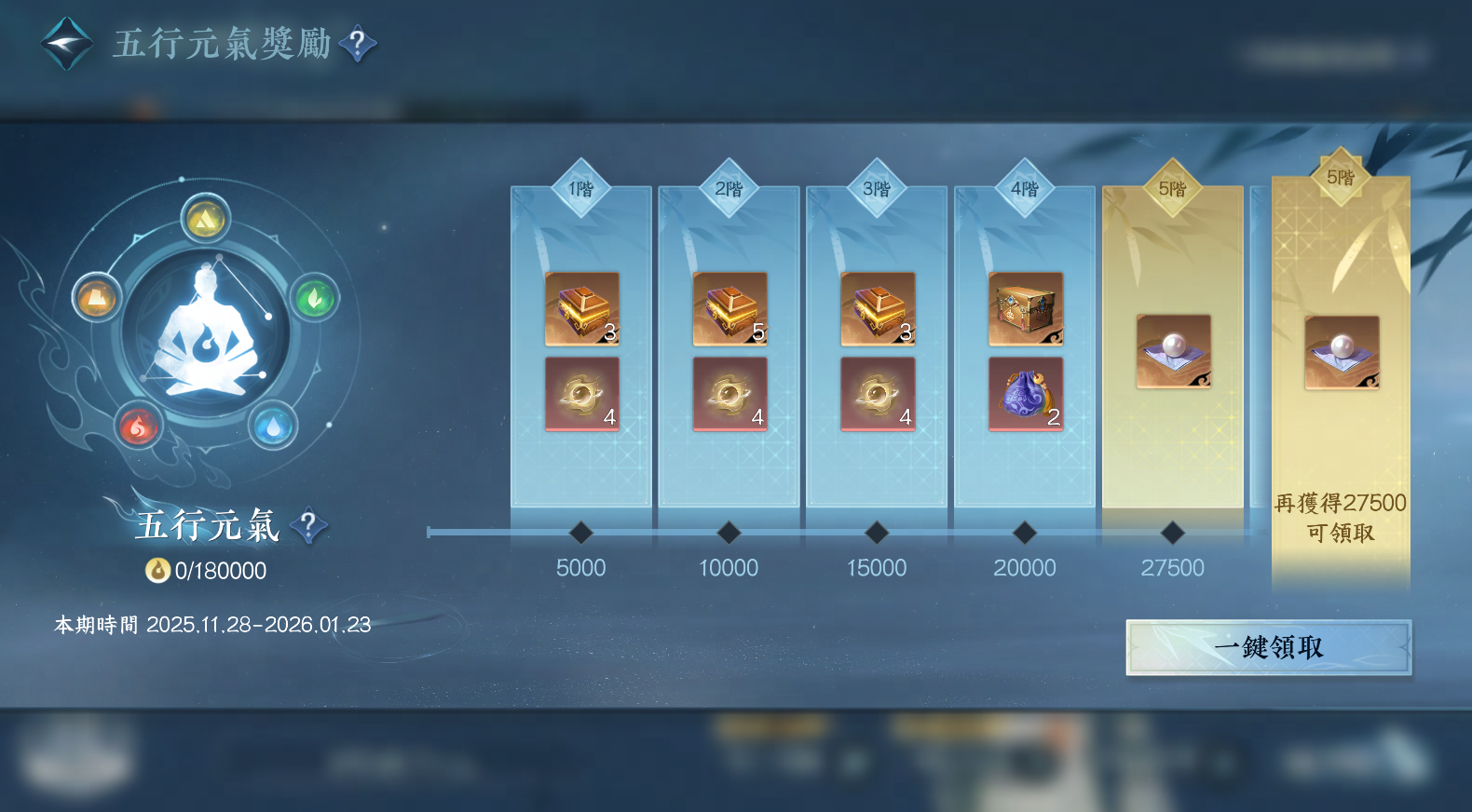View the pearl in the 再獲得27500 panel
The height and width of the screenshot is (812, 1472).
click(1342, 352)
